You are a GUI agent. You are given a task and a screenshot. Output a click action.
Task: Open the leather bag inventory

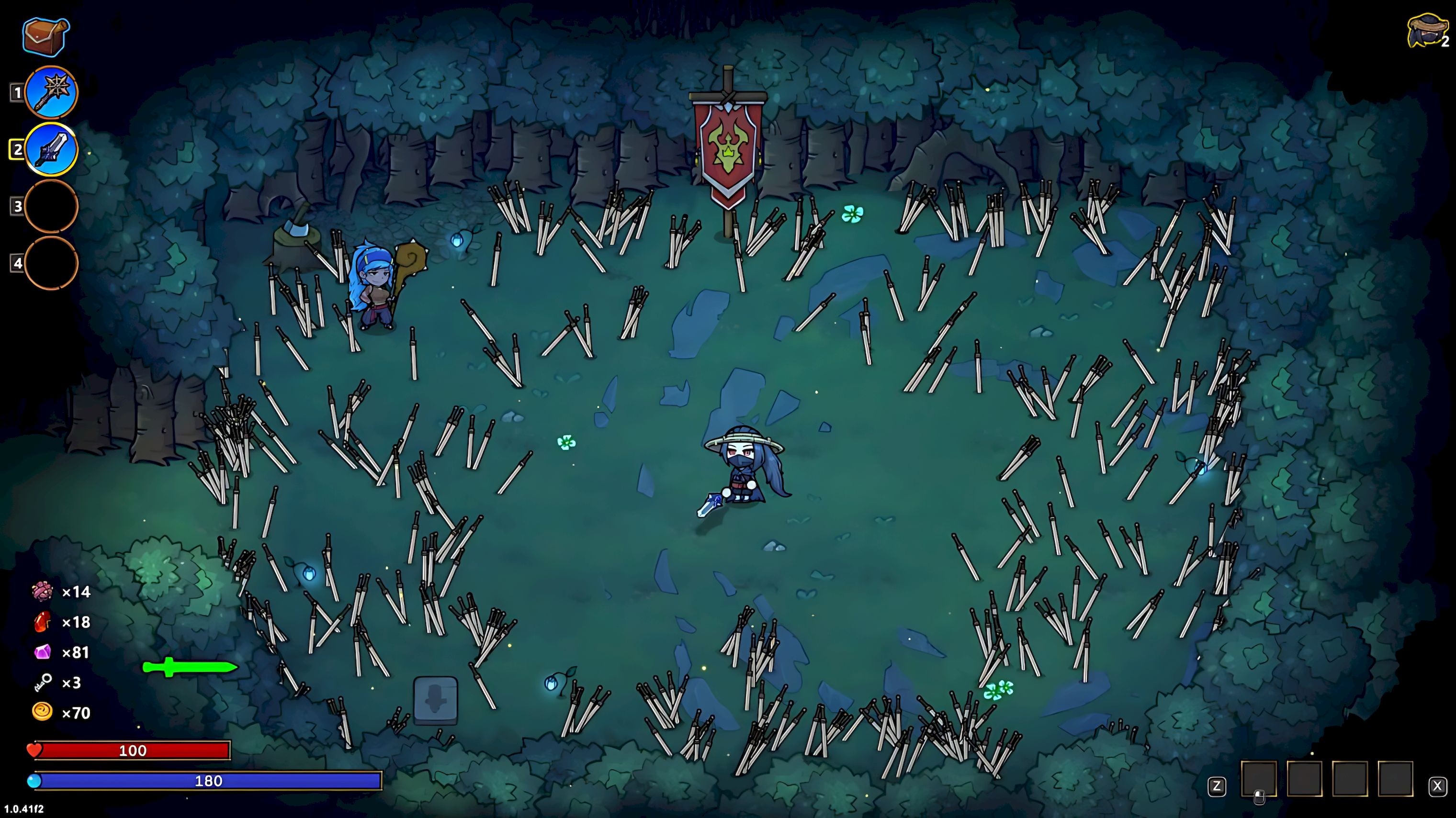click(46, 37)
